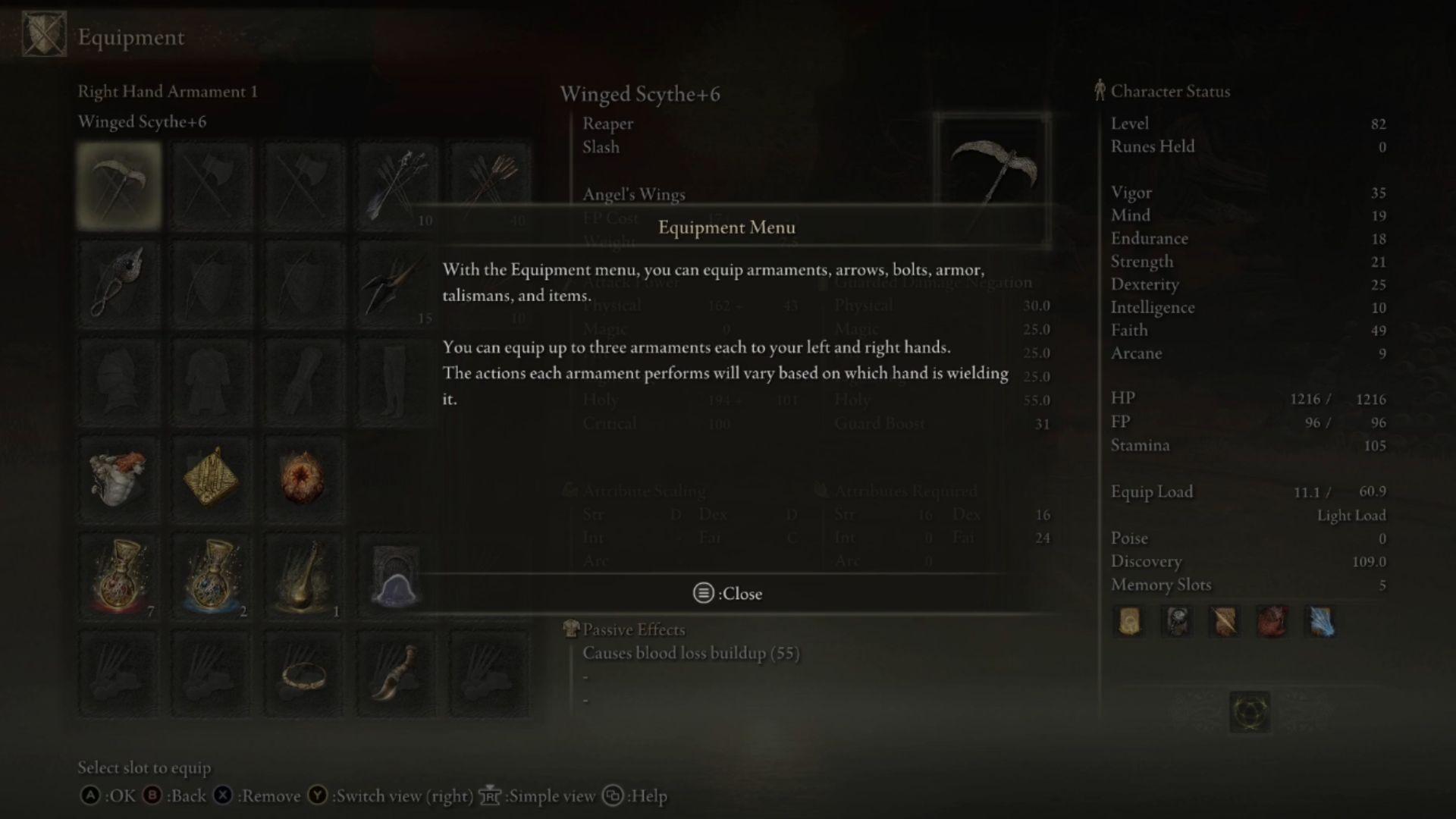1456x819 pixels.
Task: Click the golden rune circle icon
Action: [1249, 711]
